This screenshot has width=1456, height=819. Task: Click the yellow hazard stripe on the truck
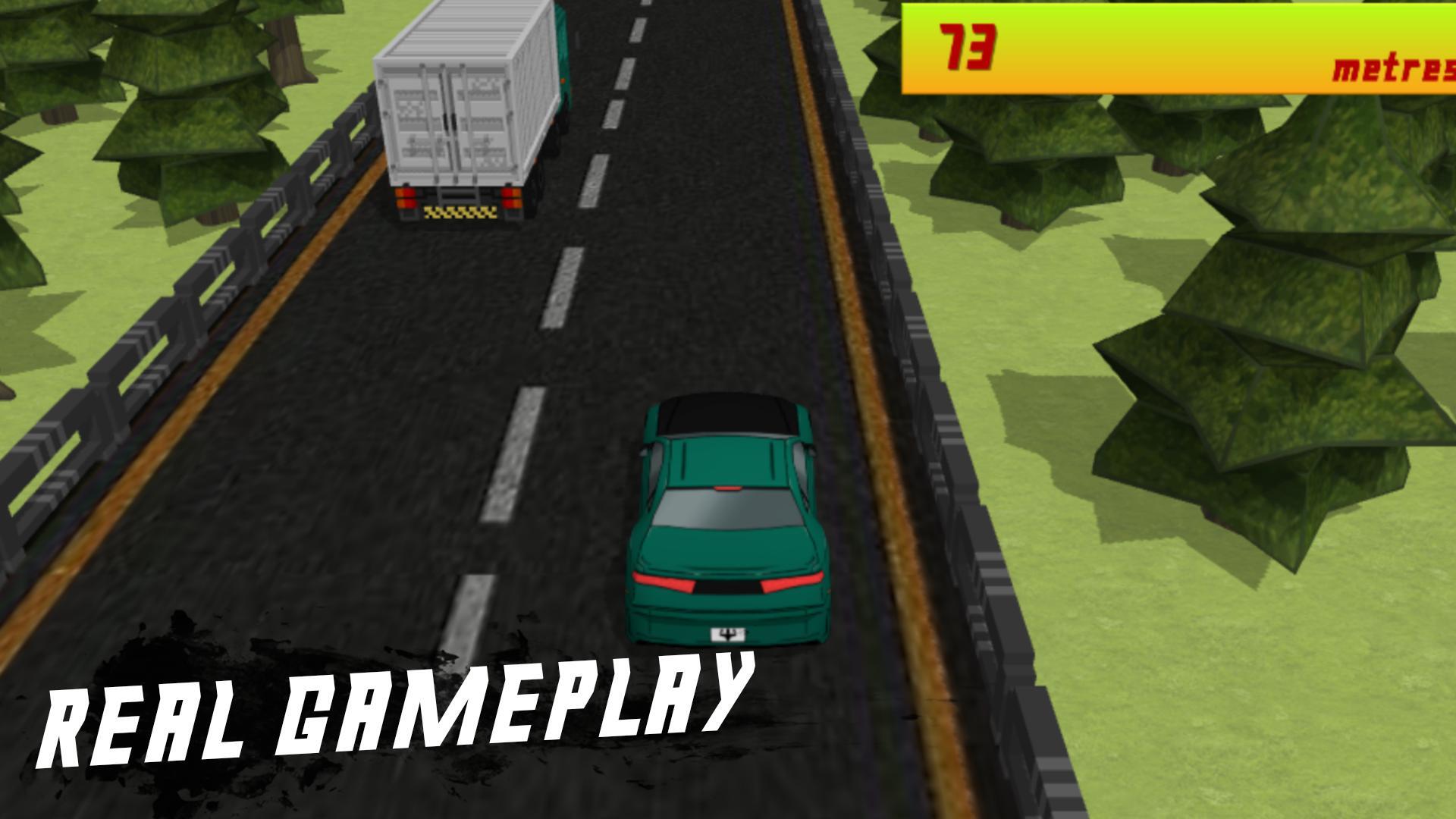click(x=459, y=215)
